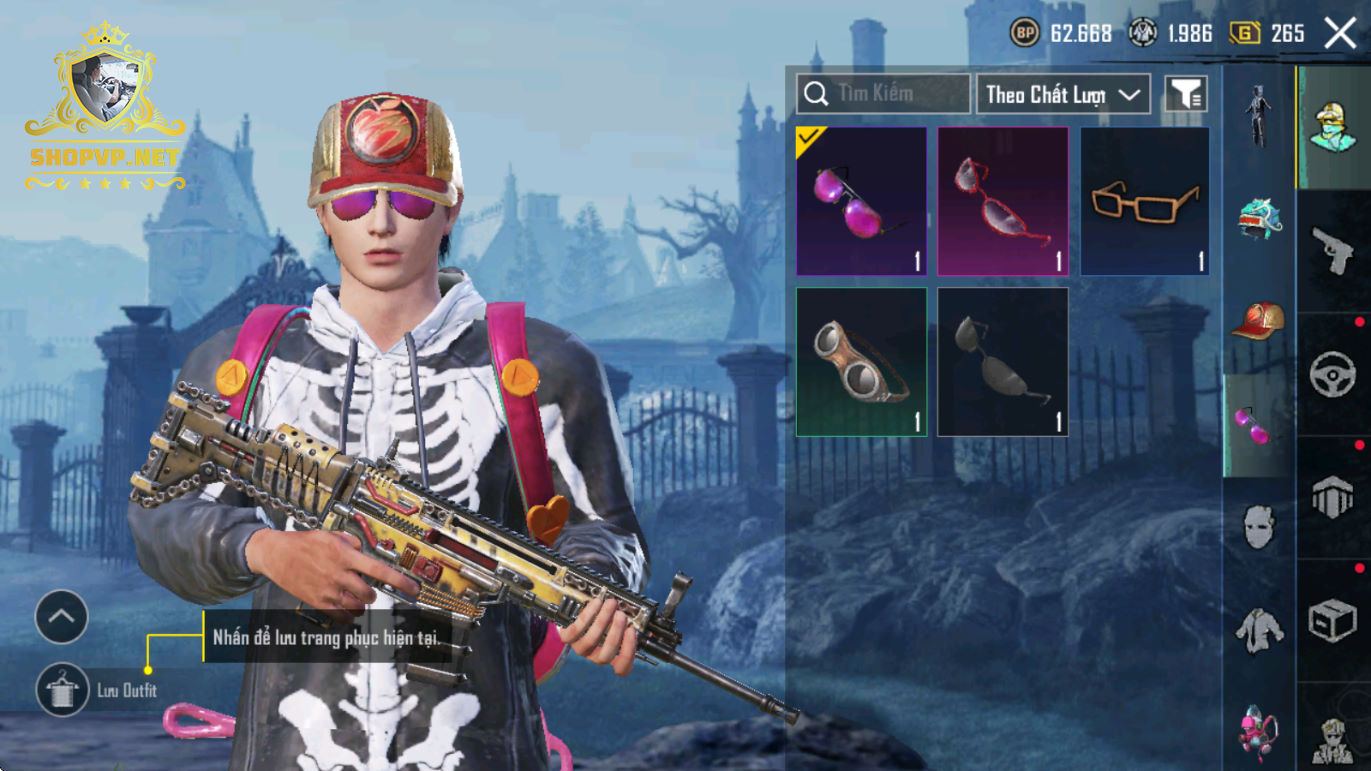Select the black sunglasses item
Screen dimensions: 1371x771
coord(1003,362)
